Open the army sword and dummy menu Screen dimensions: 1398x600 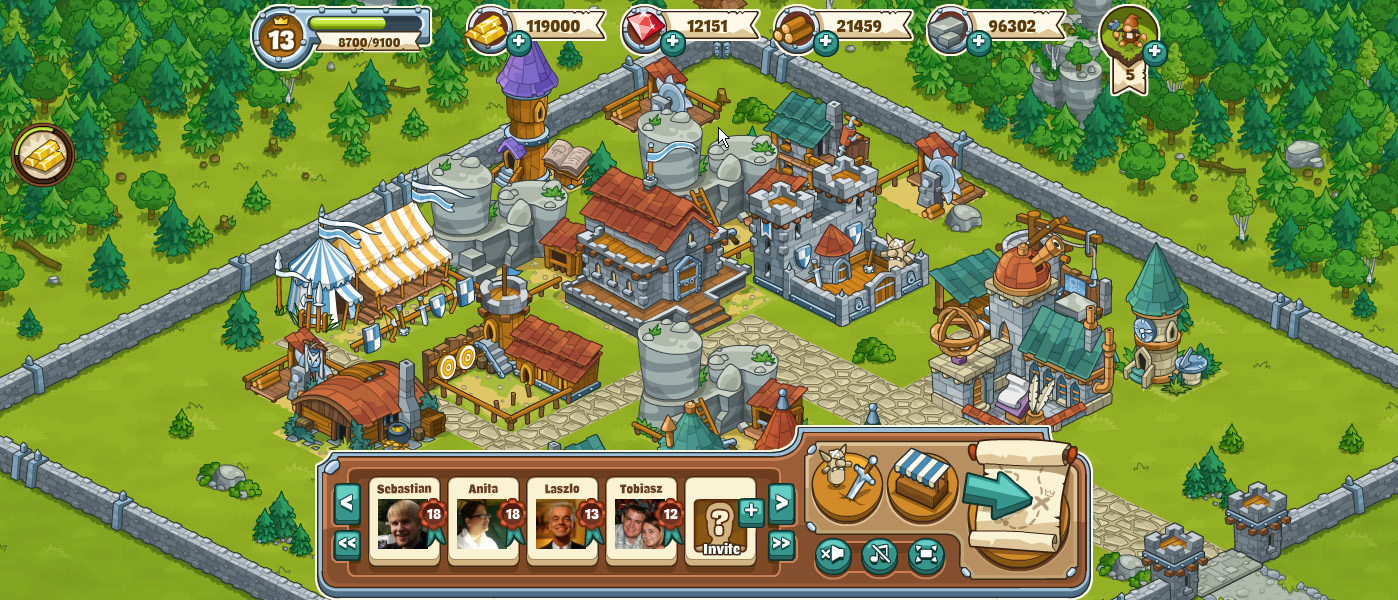tap(845, 485)
